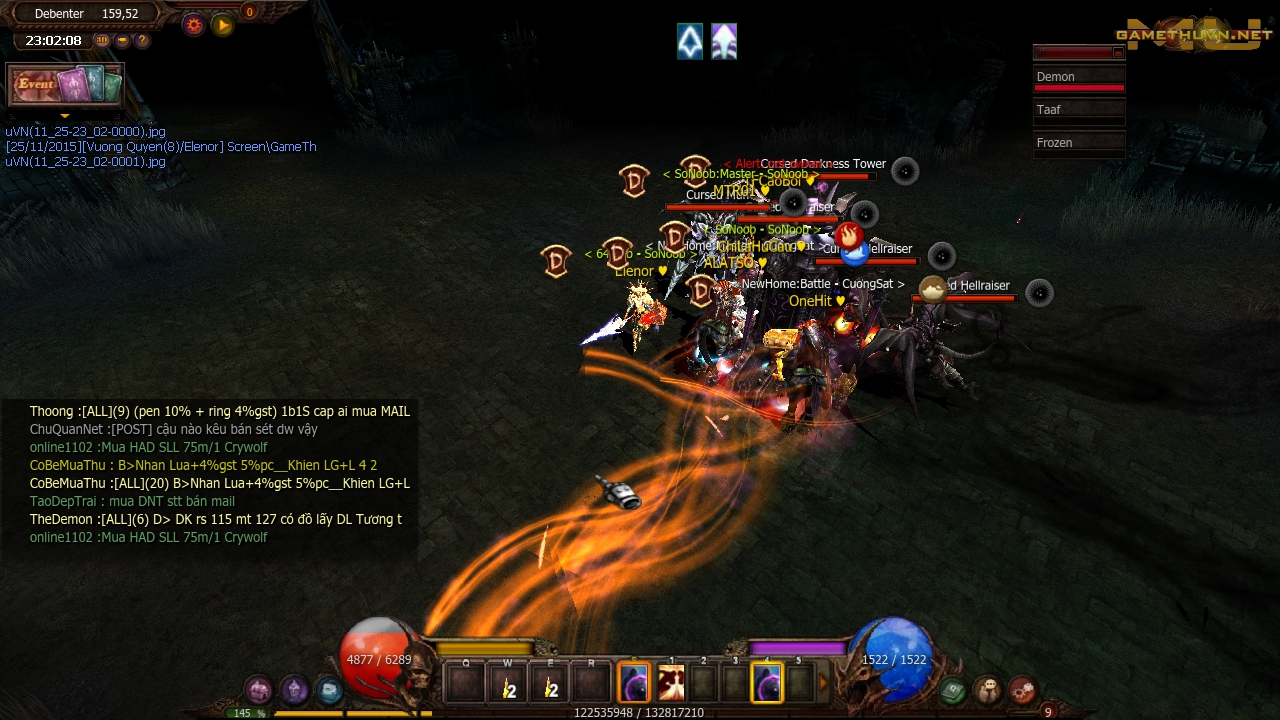Click the green guidebook icon near the mana orb
The image size is (1280, 720).
click(x=951, y=690)
